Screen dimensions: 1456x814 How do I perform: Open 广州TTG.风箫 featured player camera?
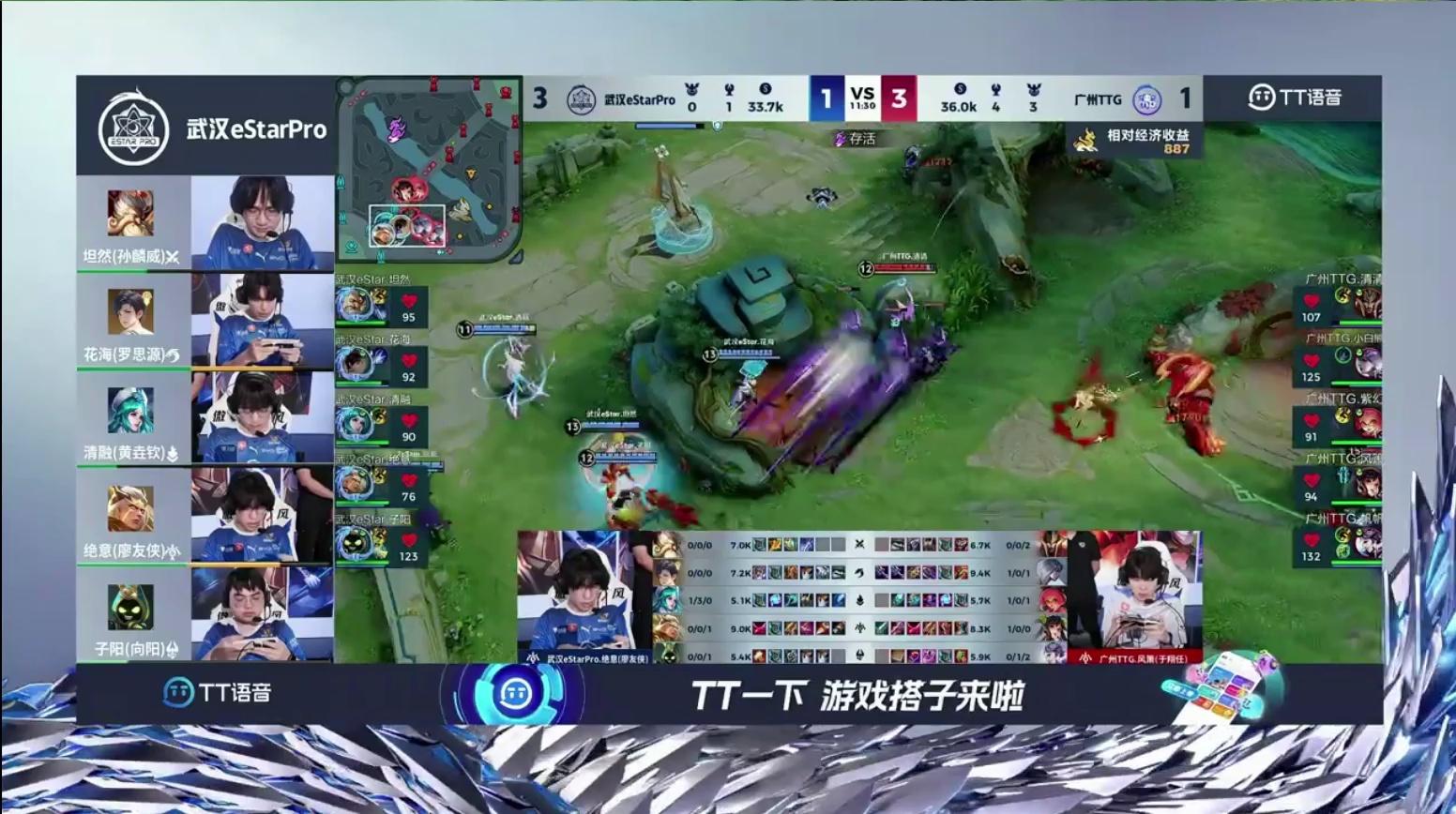click(1134, 591)
